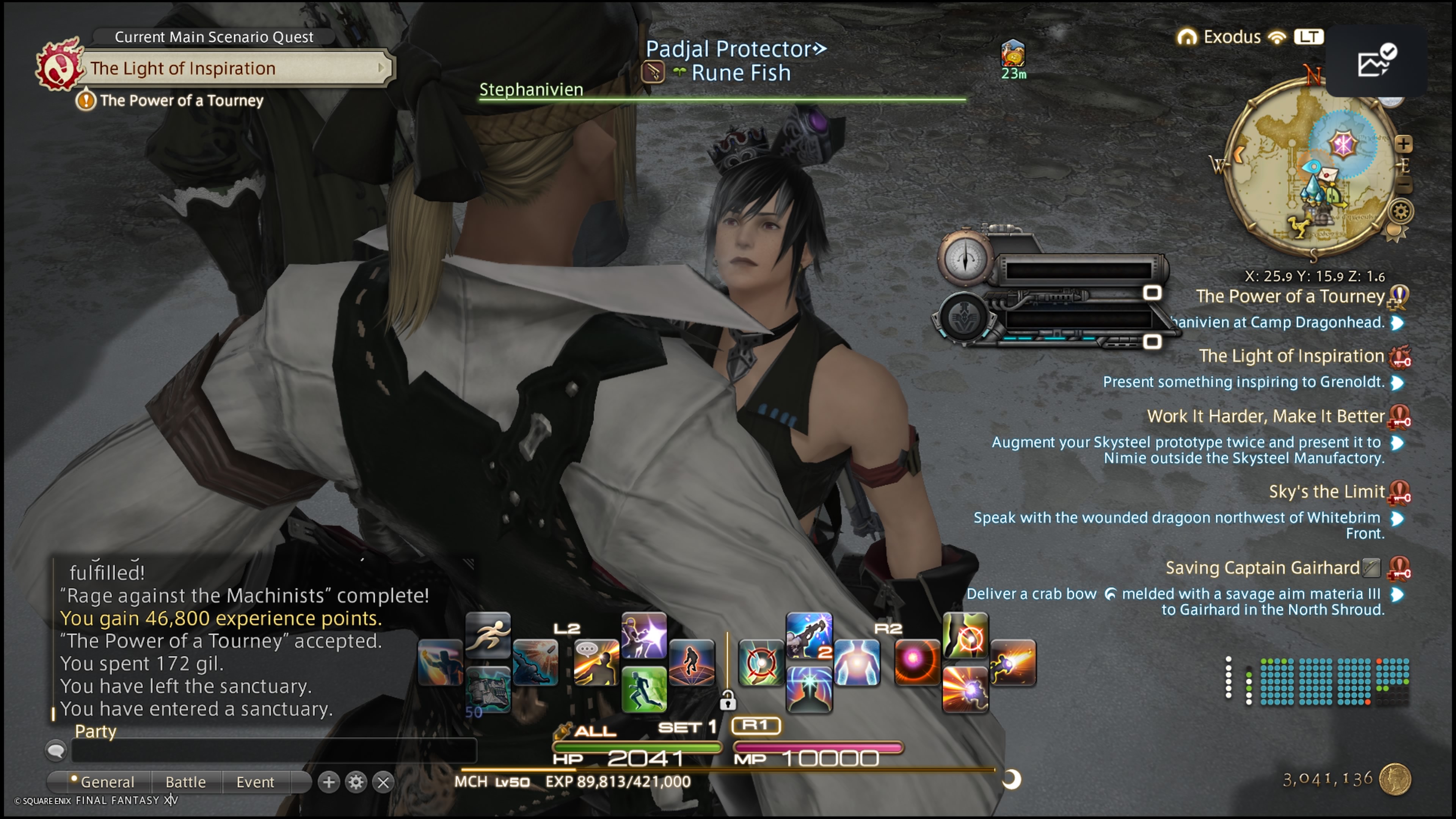The image size is (1456, 819).
Task: Zoom out the minimap with minus button
Action: tap(1403, 185)
